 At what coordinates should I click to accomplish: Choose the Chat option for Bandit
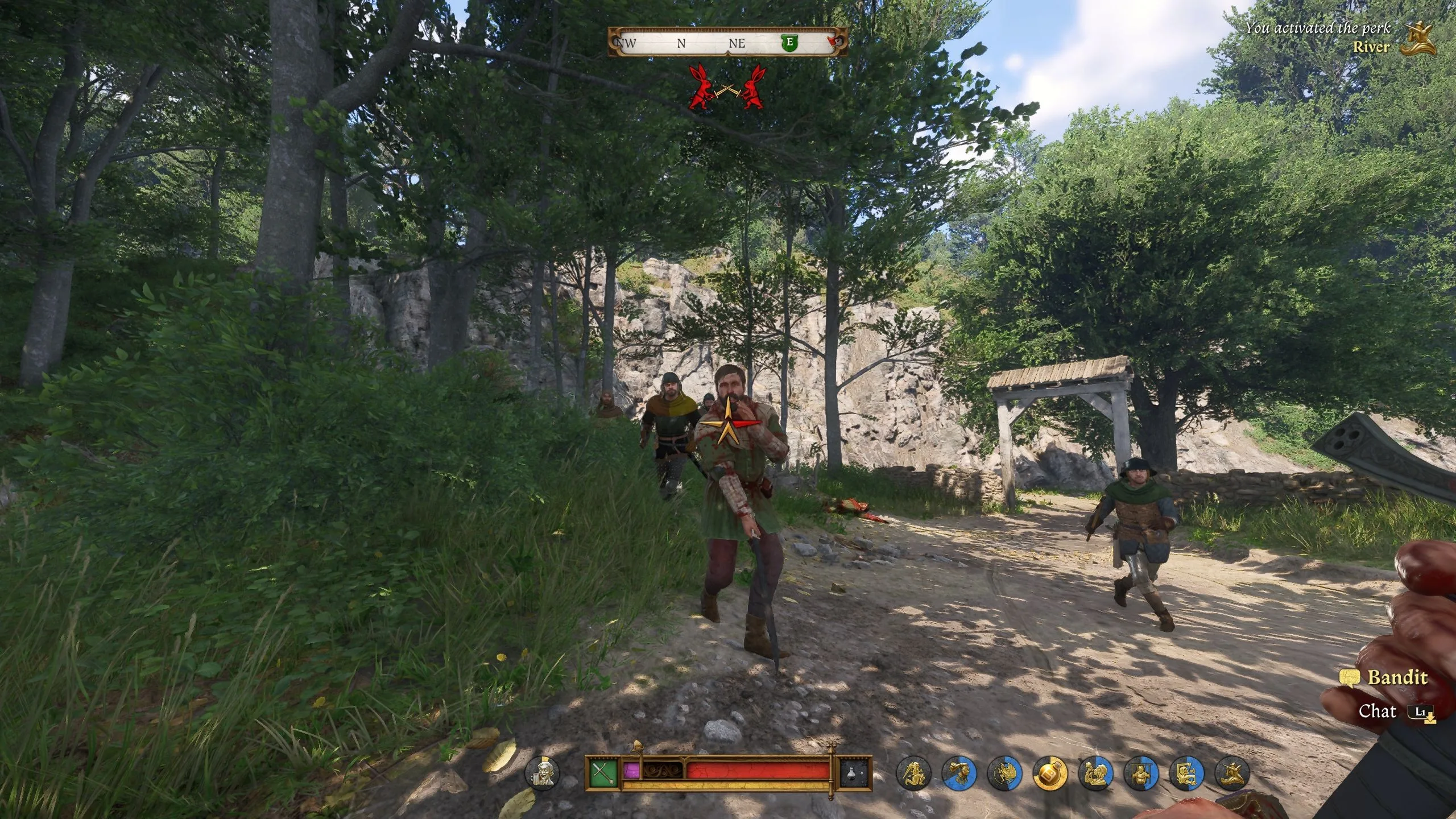coord(1378,711)
